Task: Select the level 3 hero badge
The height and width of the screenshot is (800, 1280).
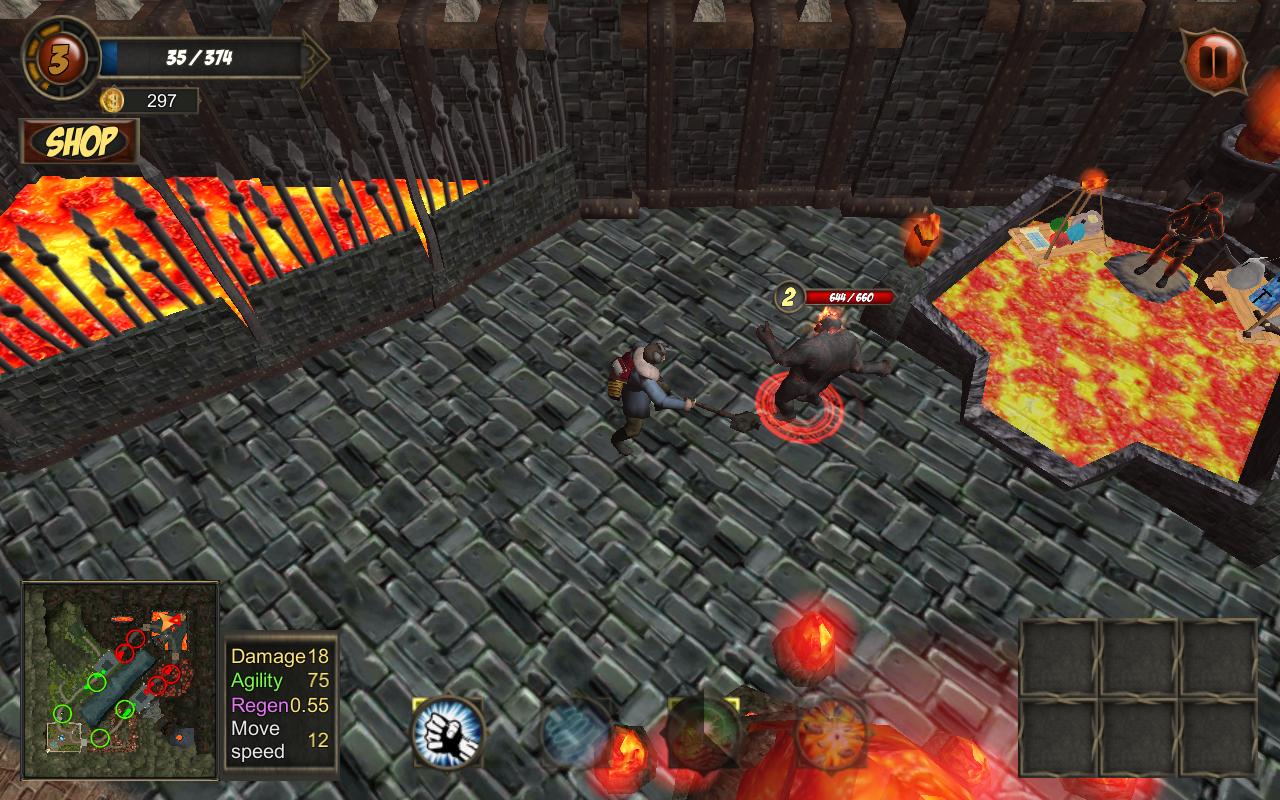Action: coord(60,57)
